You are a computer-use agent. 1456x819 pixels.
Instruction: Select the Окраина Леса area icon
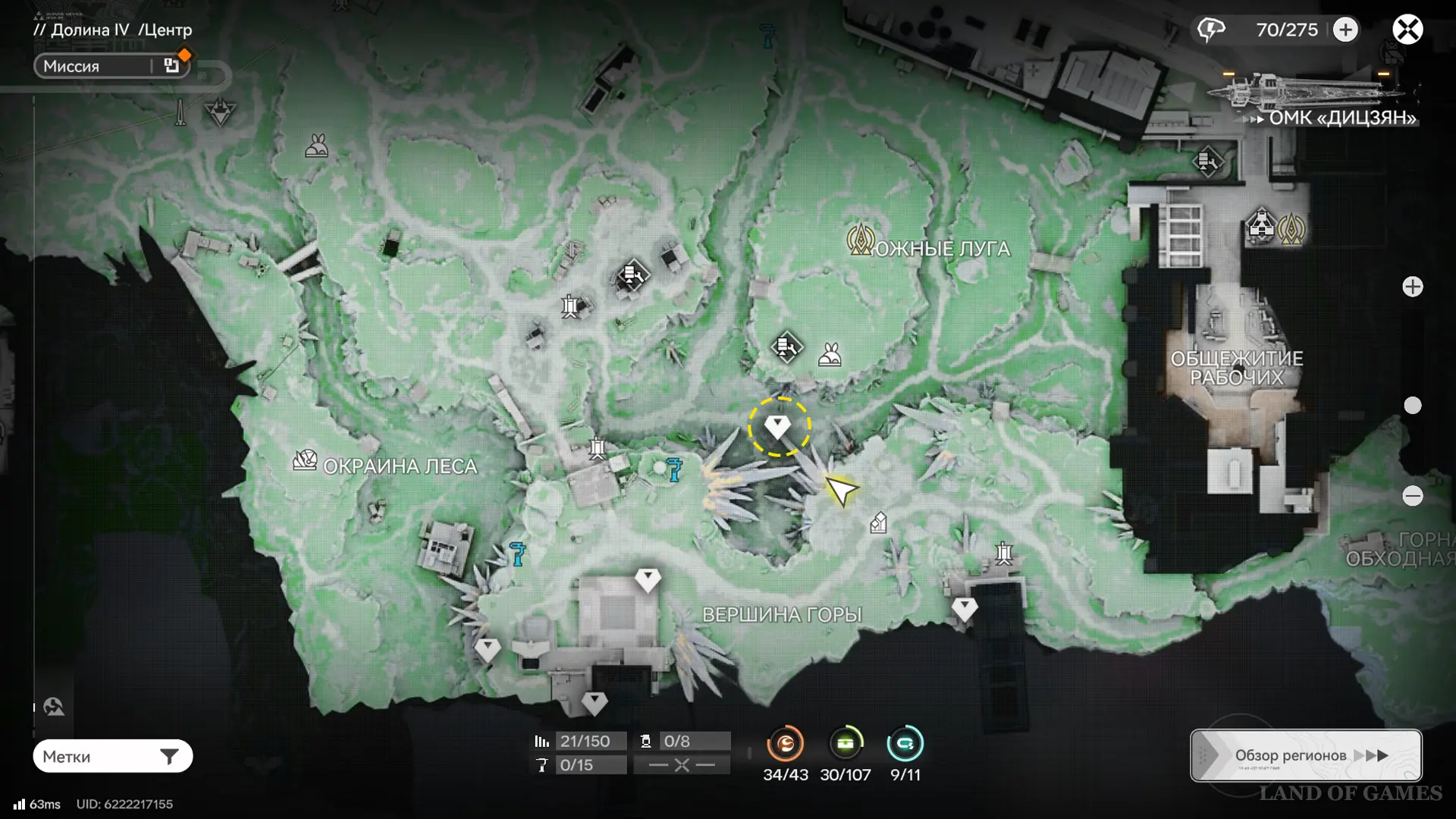pos(305,460)
